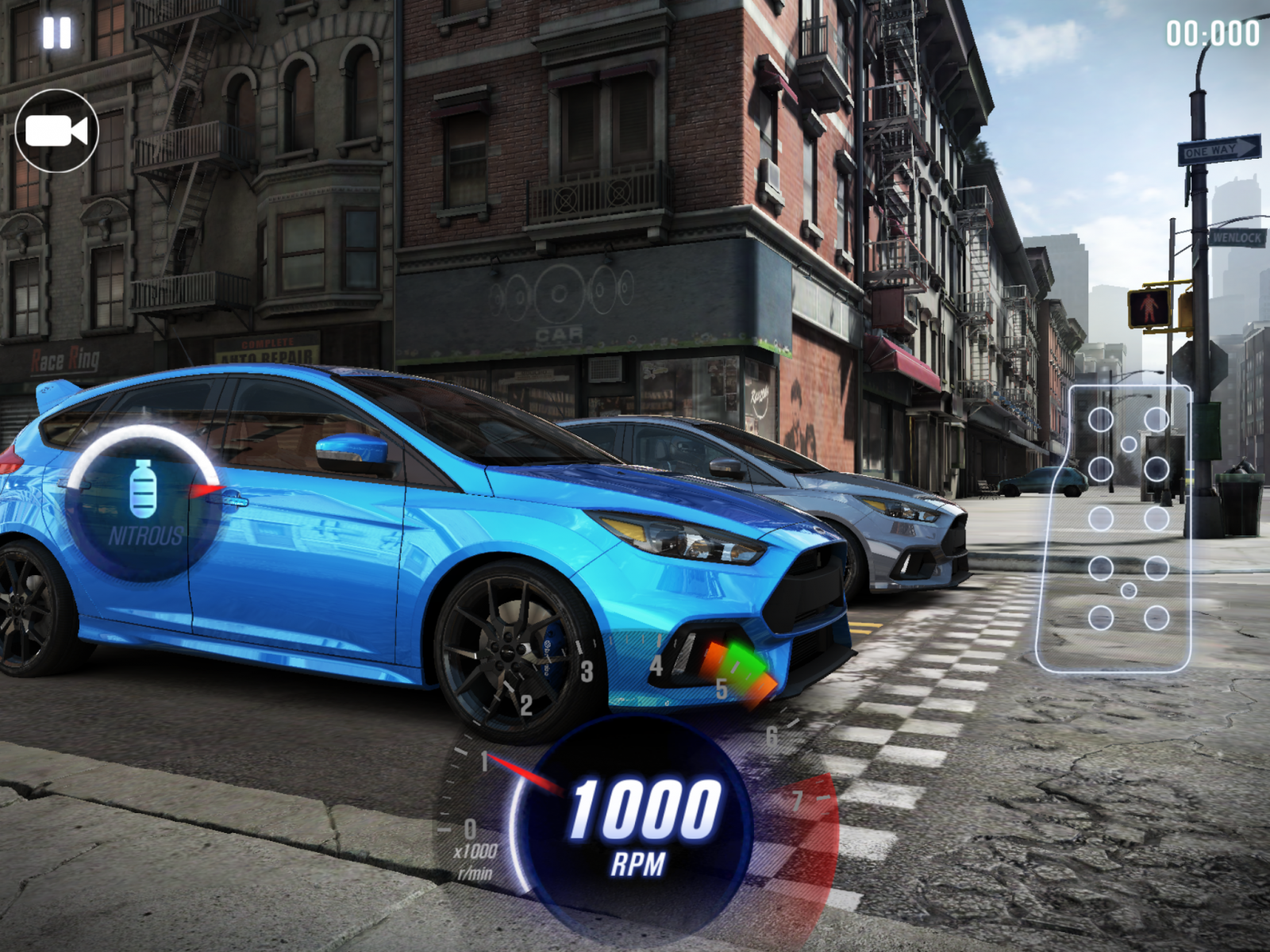Activate the Nitrous boost

[x=144, y=503]
